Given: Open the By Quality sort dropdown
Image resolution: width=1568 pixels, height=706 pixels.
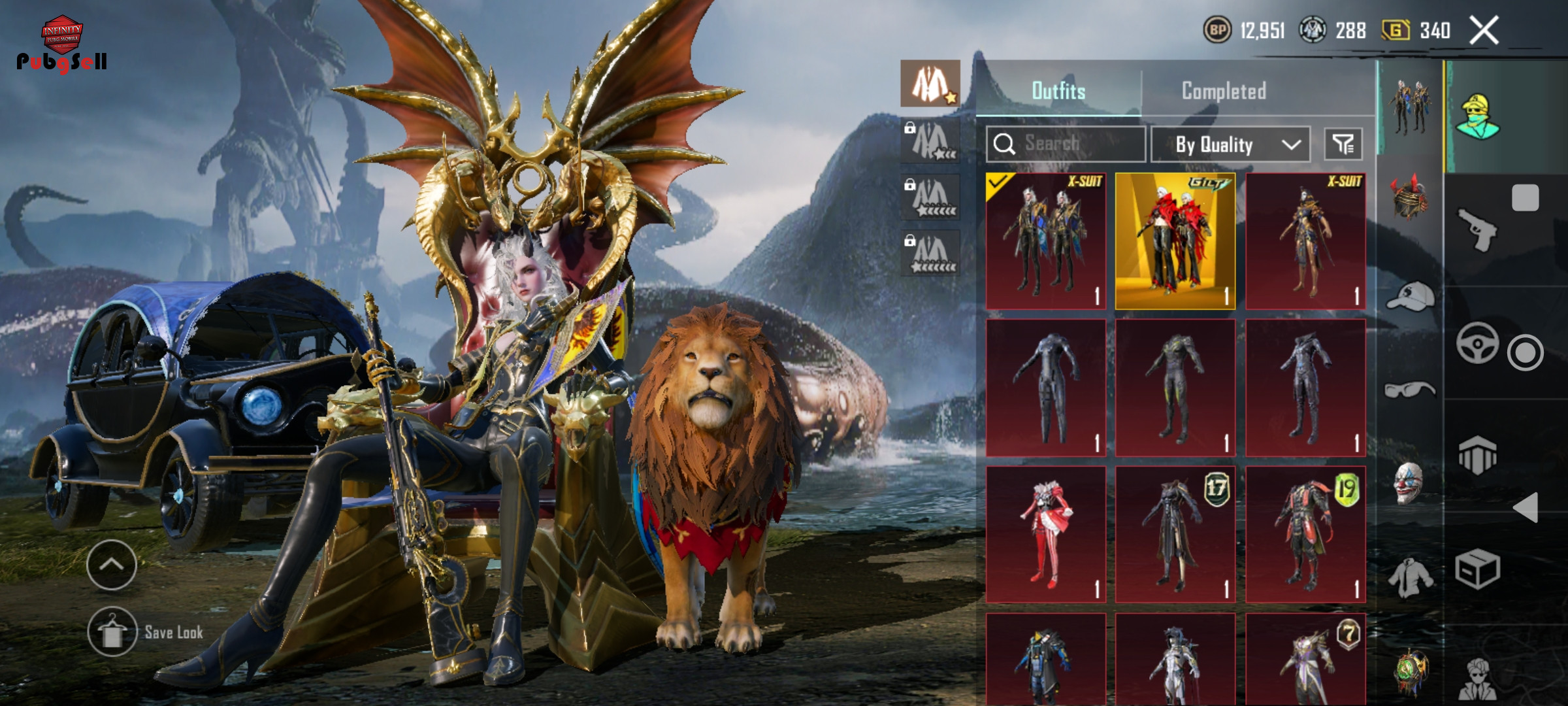Looking at the screenshot, I should (x=1230, y=144).
